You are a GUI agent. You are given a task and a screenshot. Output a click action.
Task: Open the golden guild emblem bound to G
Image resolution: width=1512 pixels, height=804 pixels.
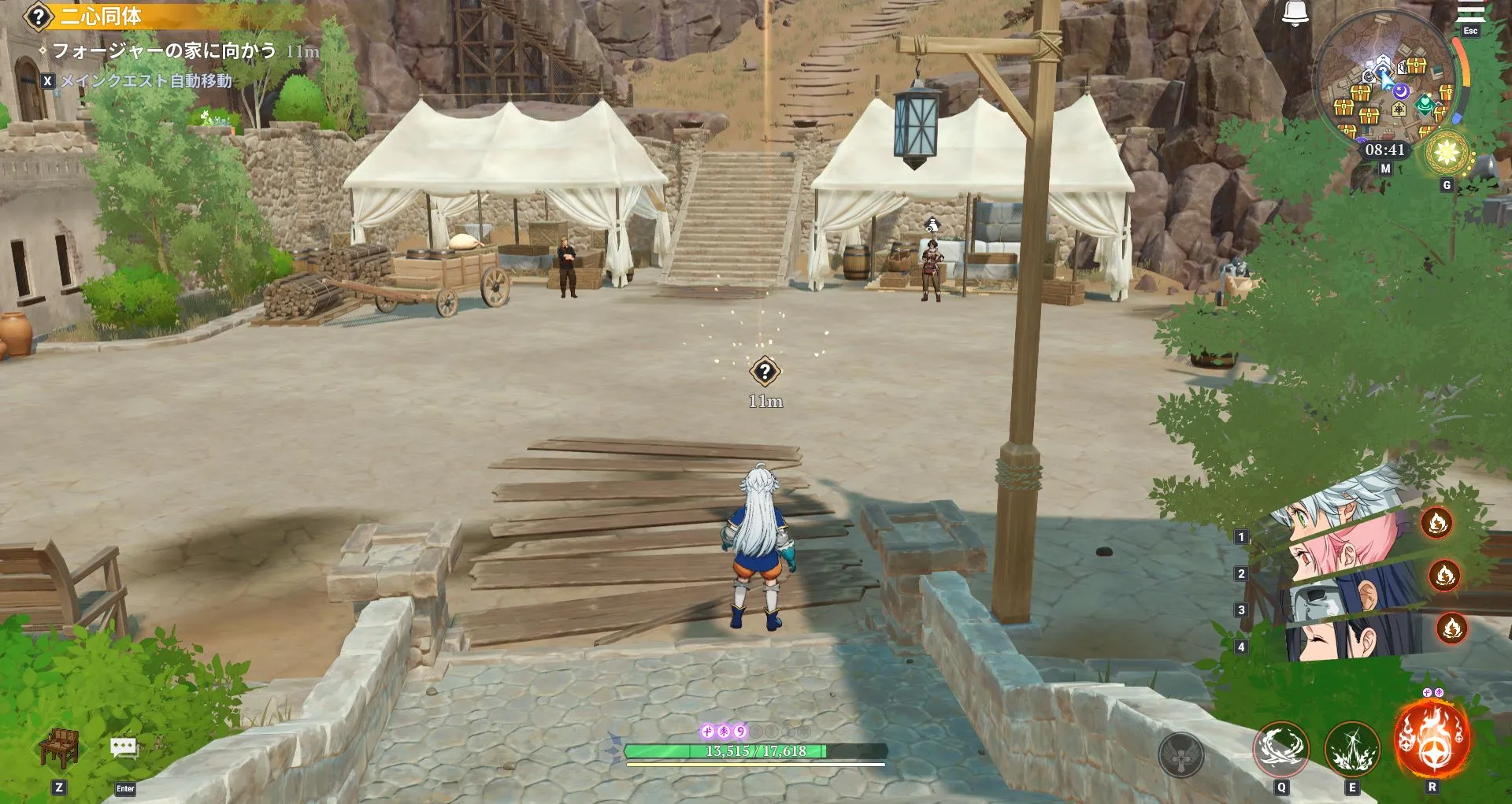(1447, 151)
